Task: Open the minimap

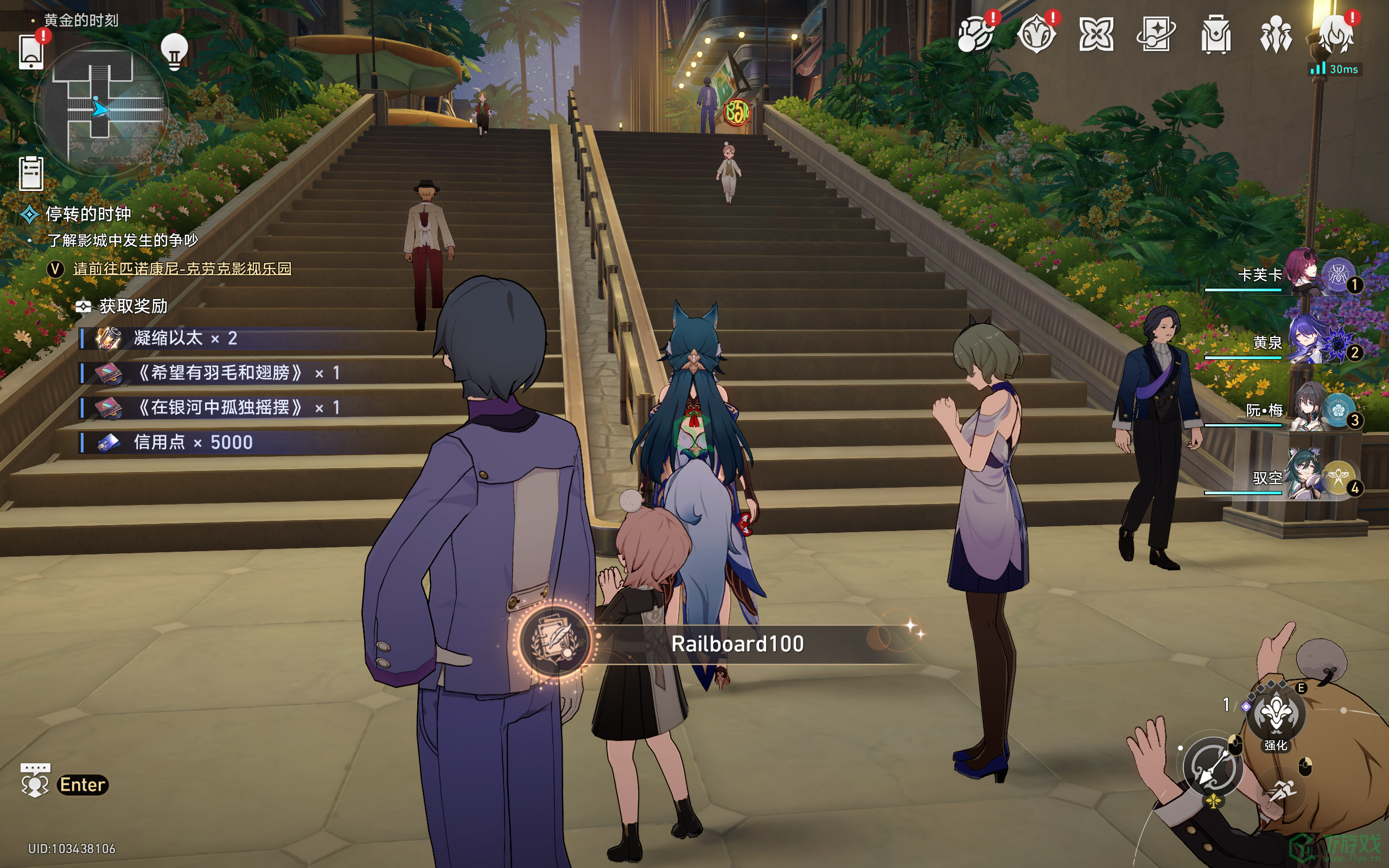Action: coord(101,108)
